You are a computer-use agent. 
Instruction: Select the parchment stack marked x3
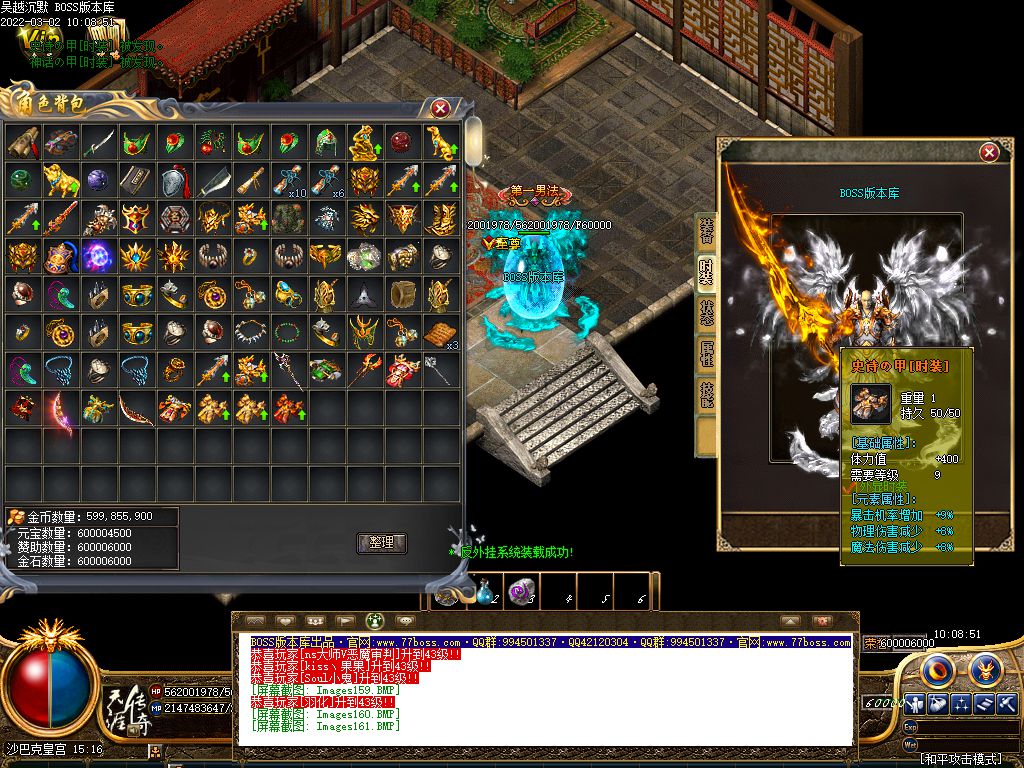point(440,333)
